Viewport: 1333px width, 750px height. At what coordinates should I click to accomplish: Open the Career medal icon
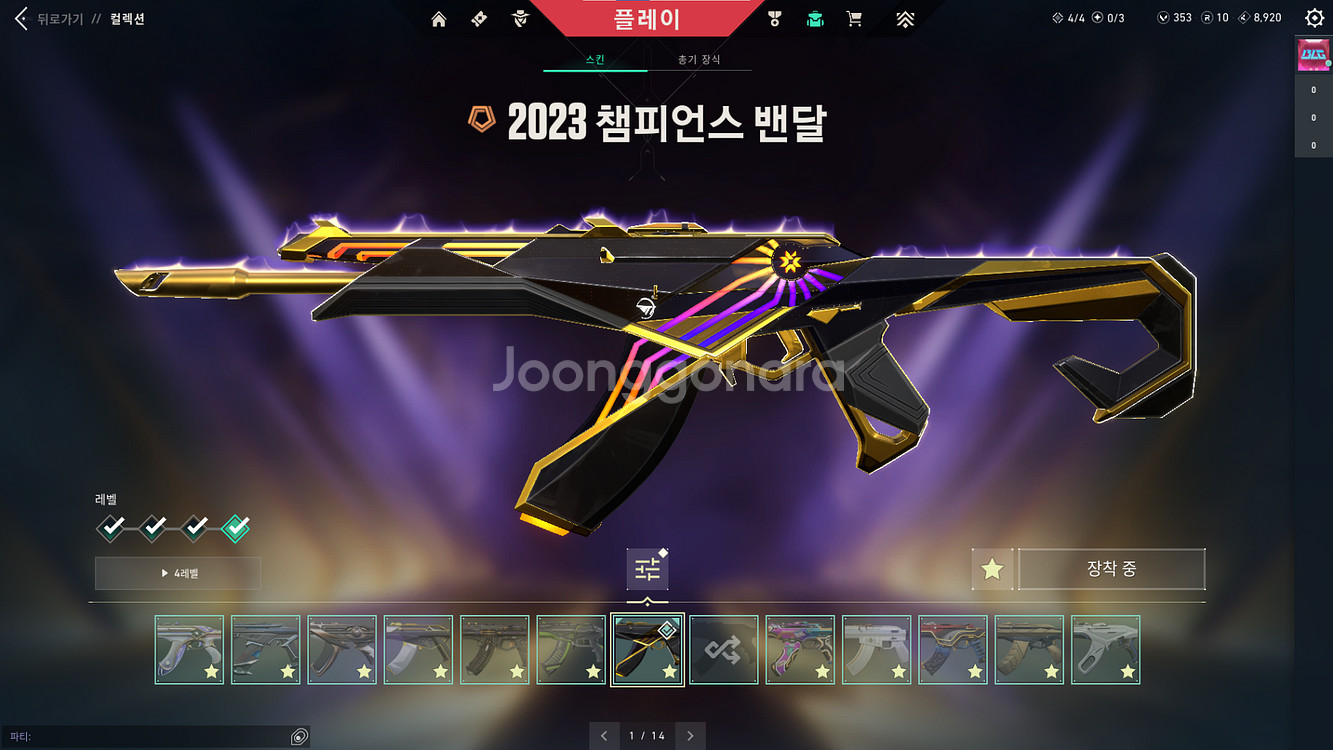pos(775,18)
